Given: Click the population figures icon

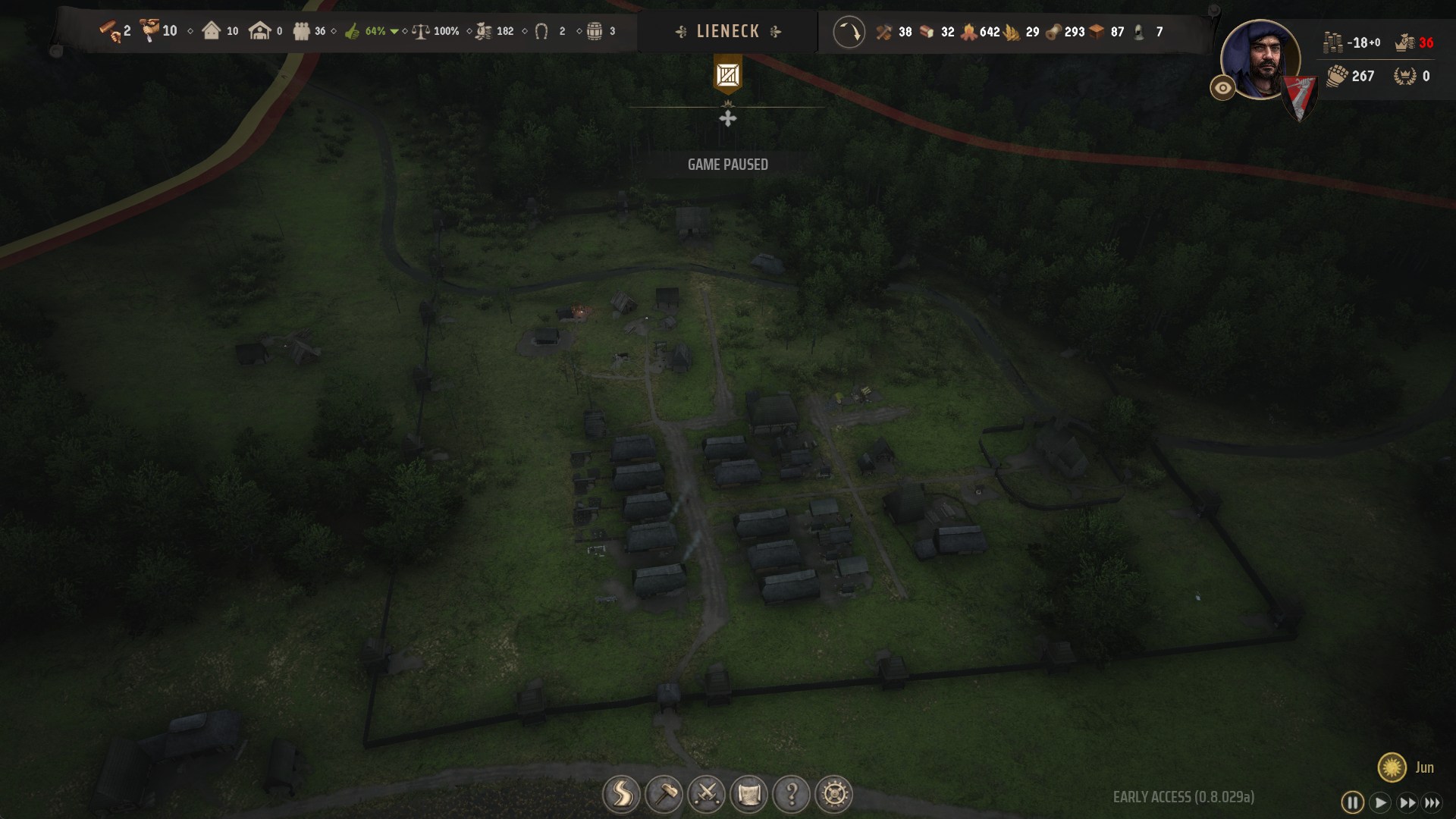Looking at the screenshot, I should tap(302, 32).
